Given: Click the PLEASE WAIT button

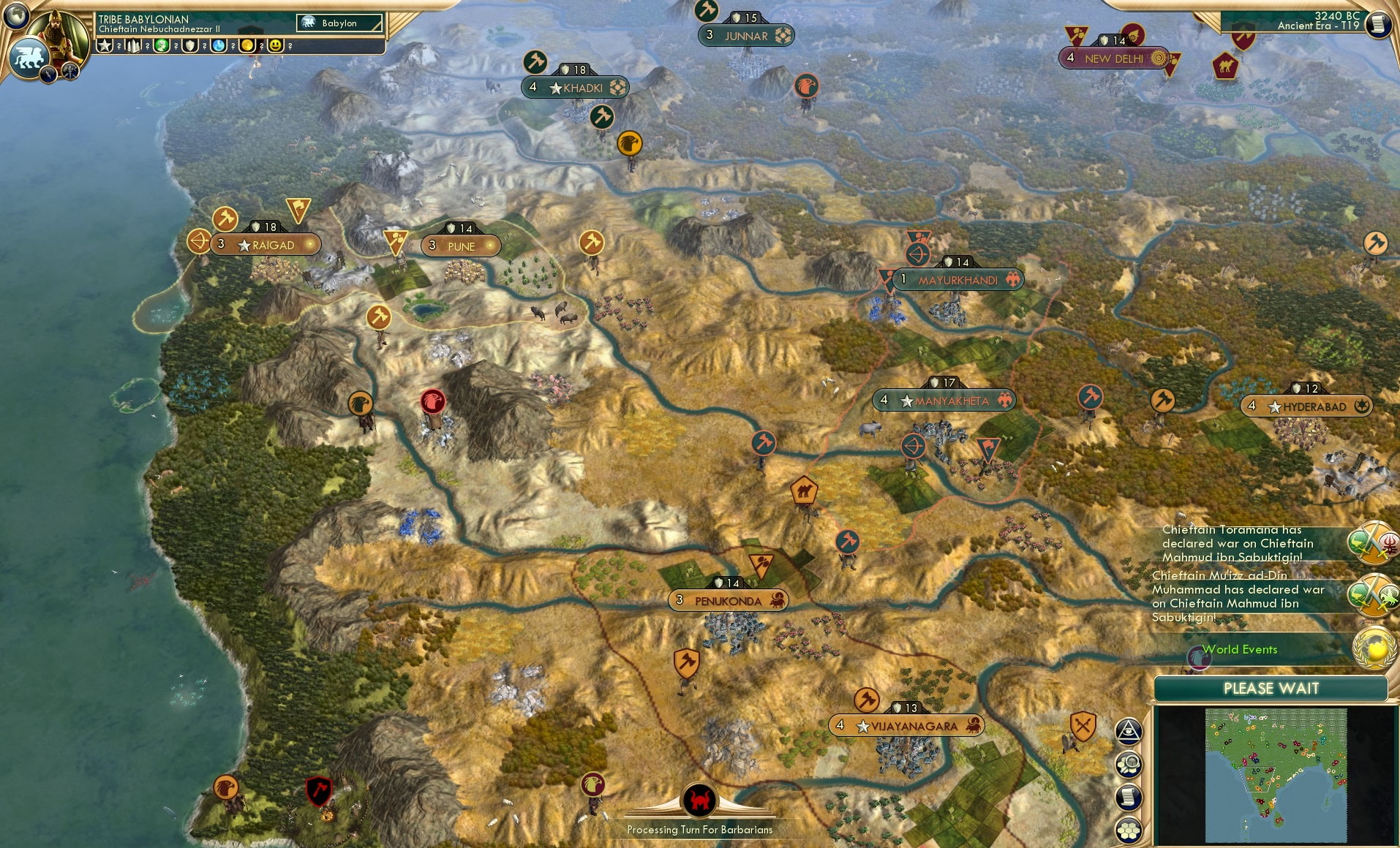Looking at the screenshot, I should (1271, 688).
